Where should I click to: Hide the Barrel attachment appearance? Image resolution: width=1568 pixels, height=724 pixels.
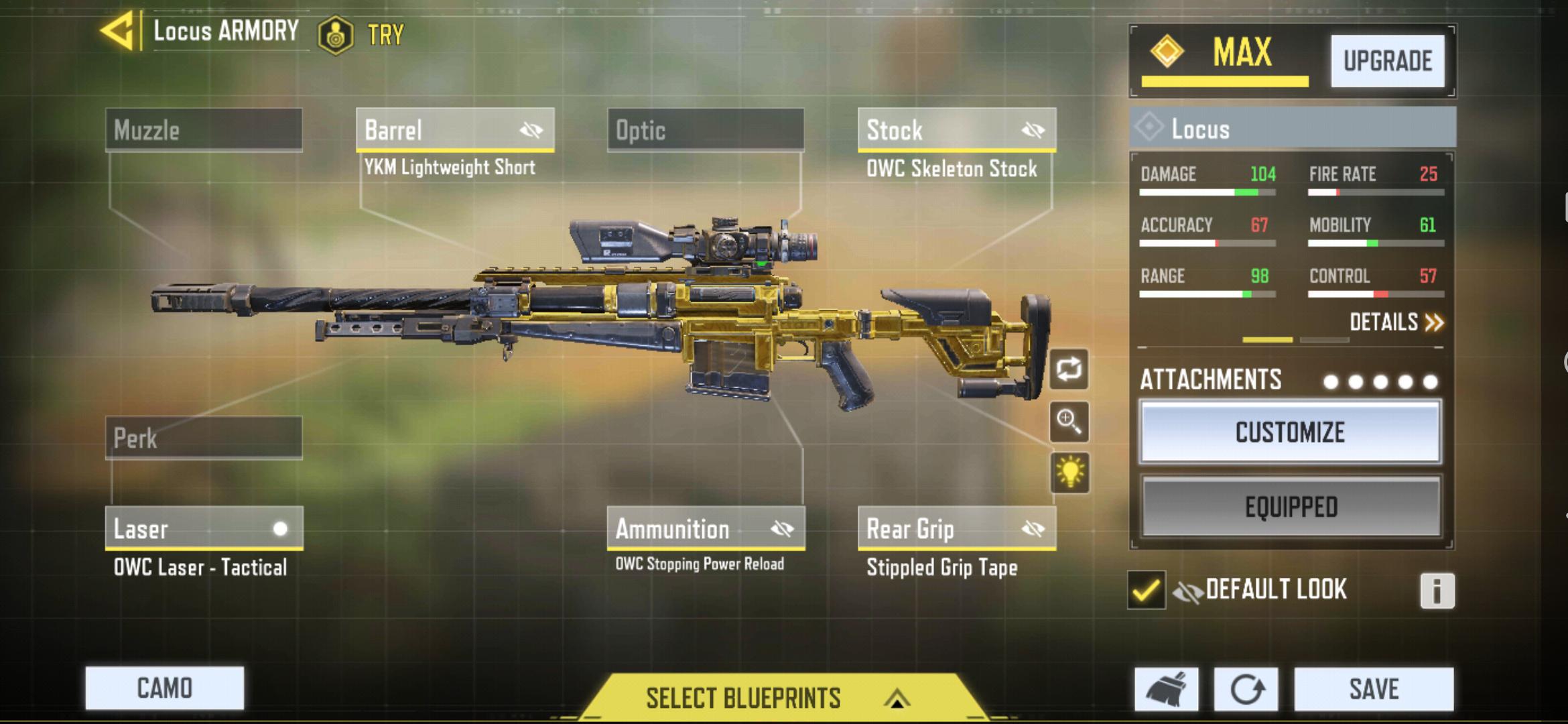point(532,129)
